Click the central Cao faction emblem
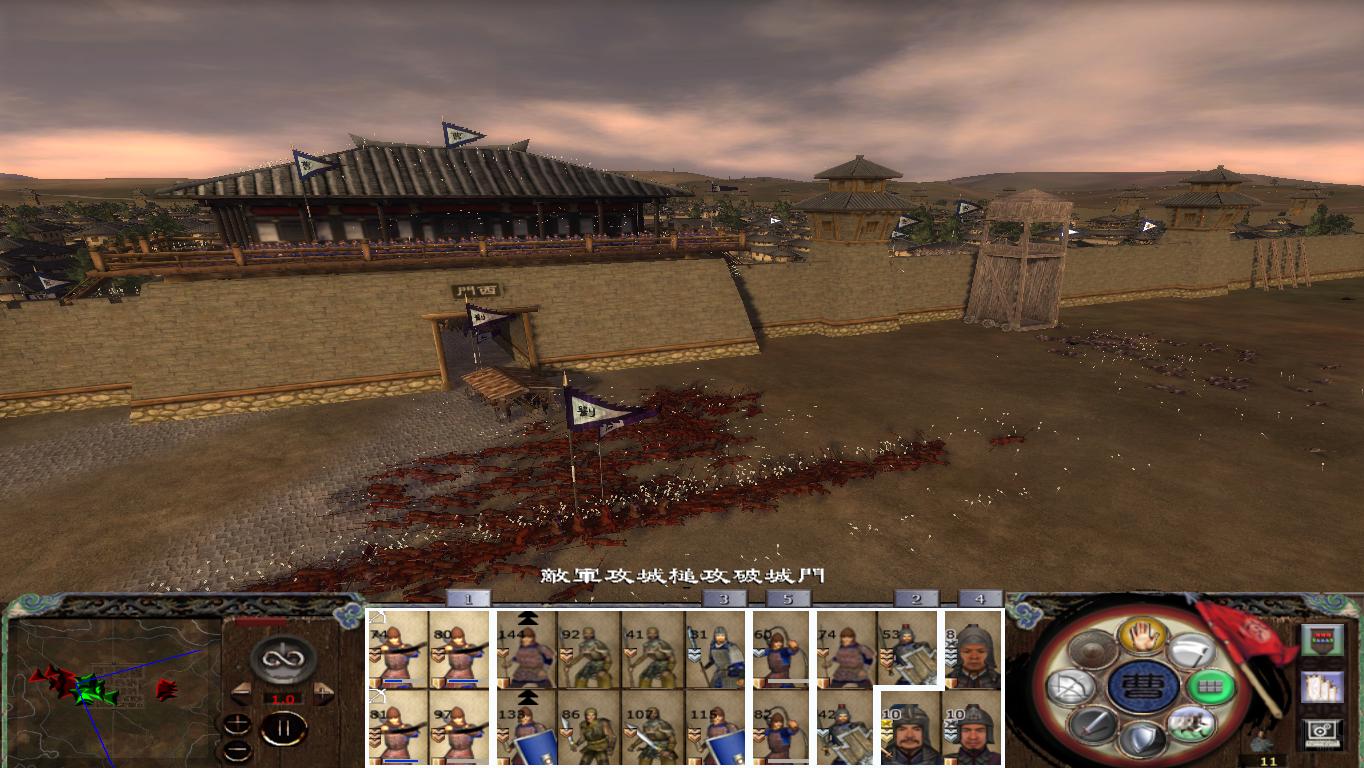Viewport: 1364px width, 768px height. (1143, 687)
